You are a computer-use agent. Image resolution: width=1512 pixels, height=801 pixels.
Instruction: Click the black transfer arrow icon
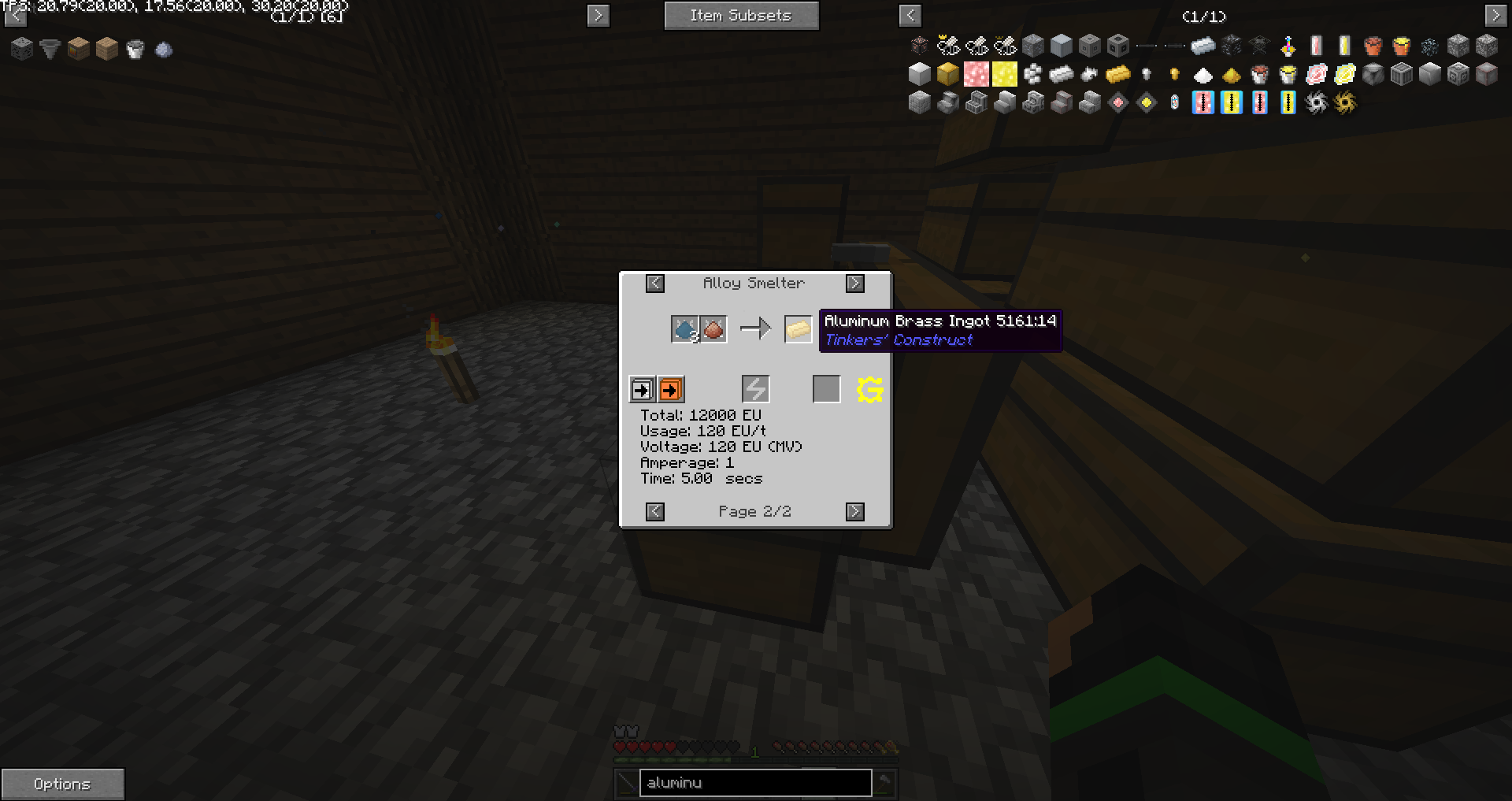[642, 388]
